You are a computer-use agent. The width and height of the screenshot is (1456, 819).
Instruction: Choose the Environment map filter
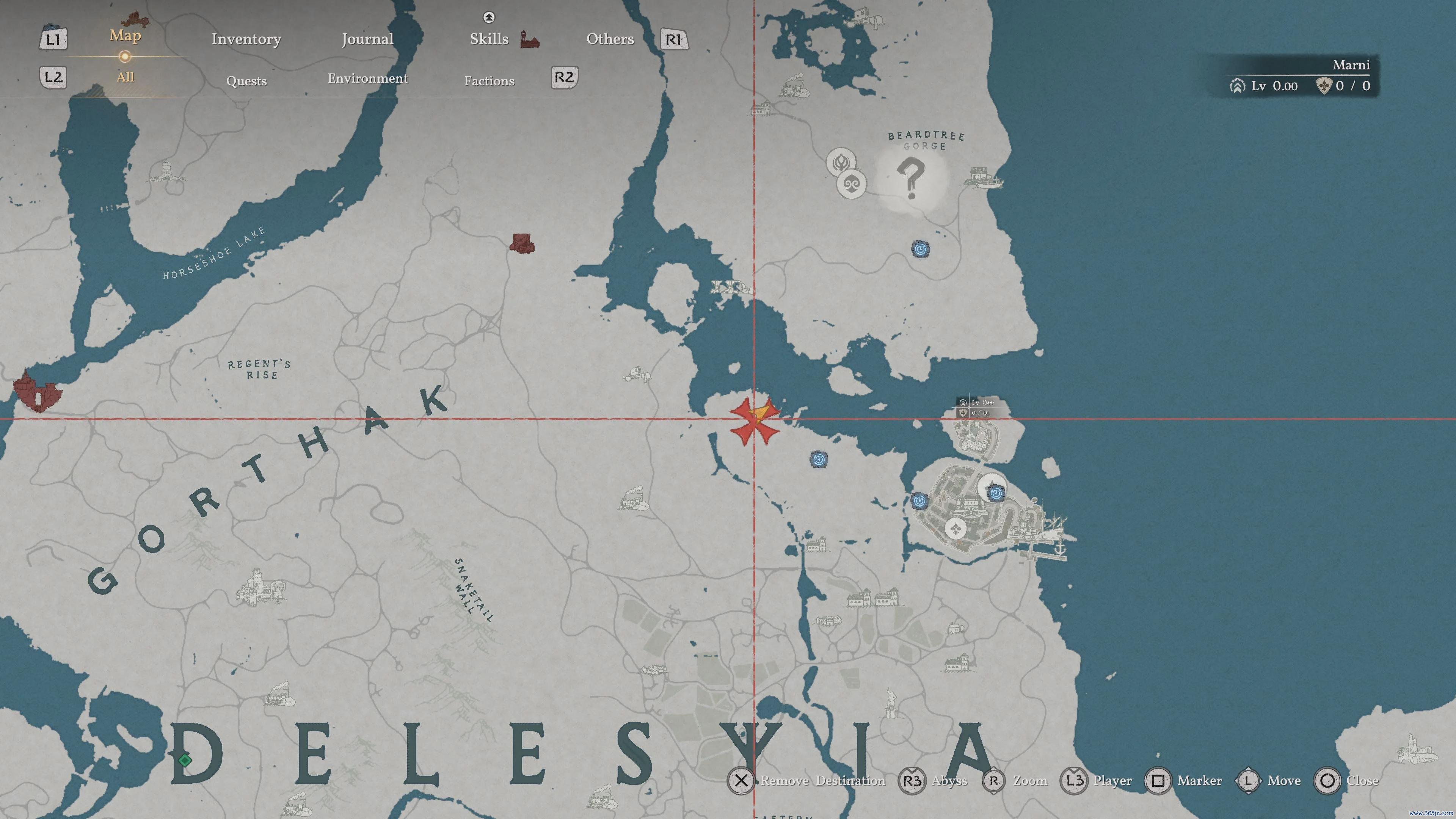(367, 78)
